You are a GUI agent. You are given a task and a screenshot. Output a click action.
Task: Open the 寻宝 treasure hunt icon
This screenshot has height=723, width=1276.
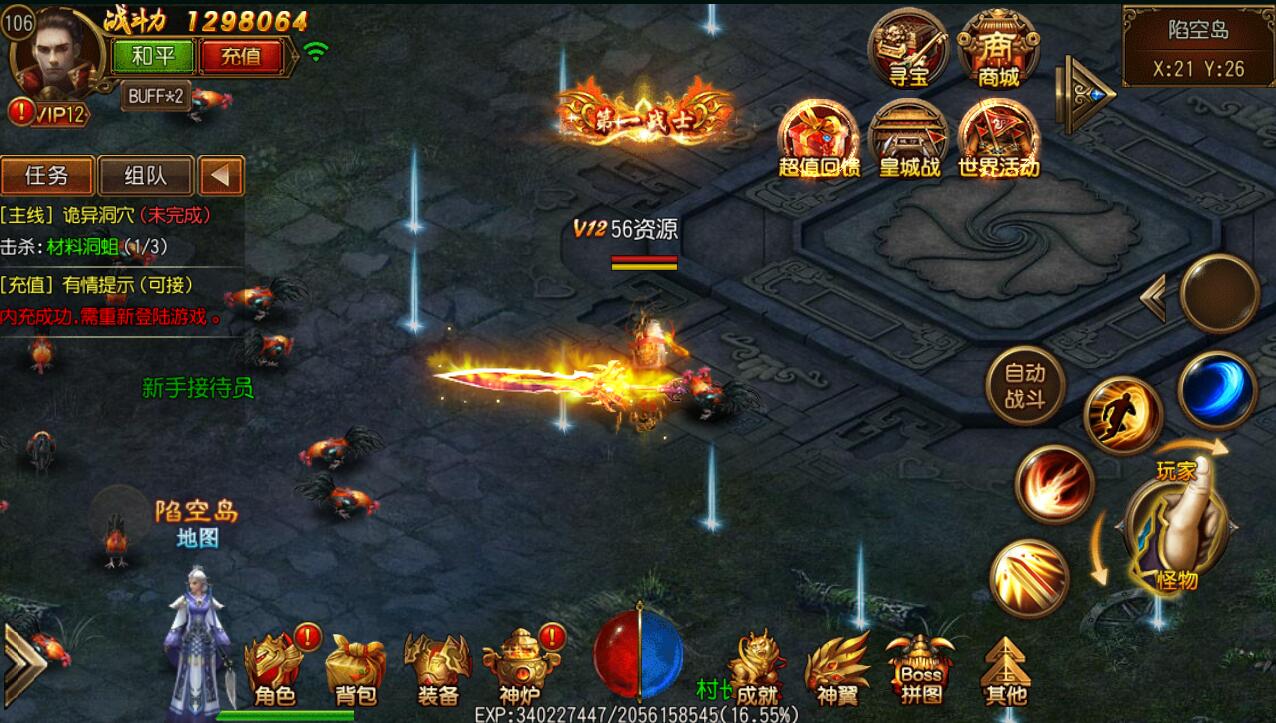(908, 48)
